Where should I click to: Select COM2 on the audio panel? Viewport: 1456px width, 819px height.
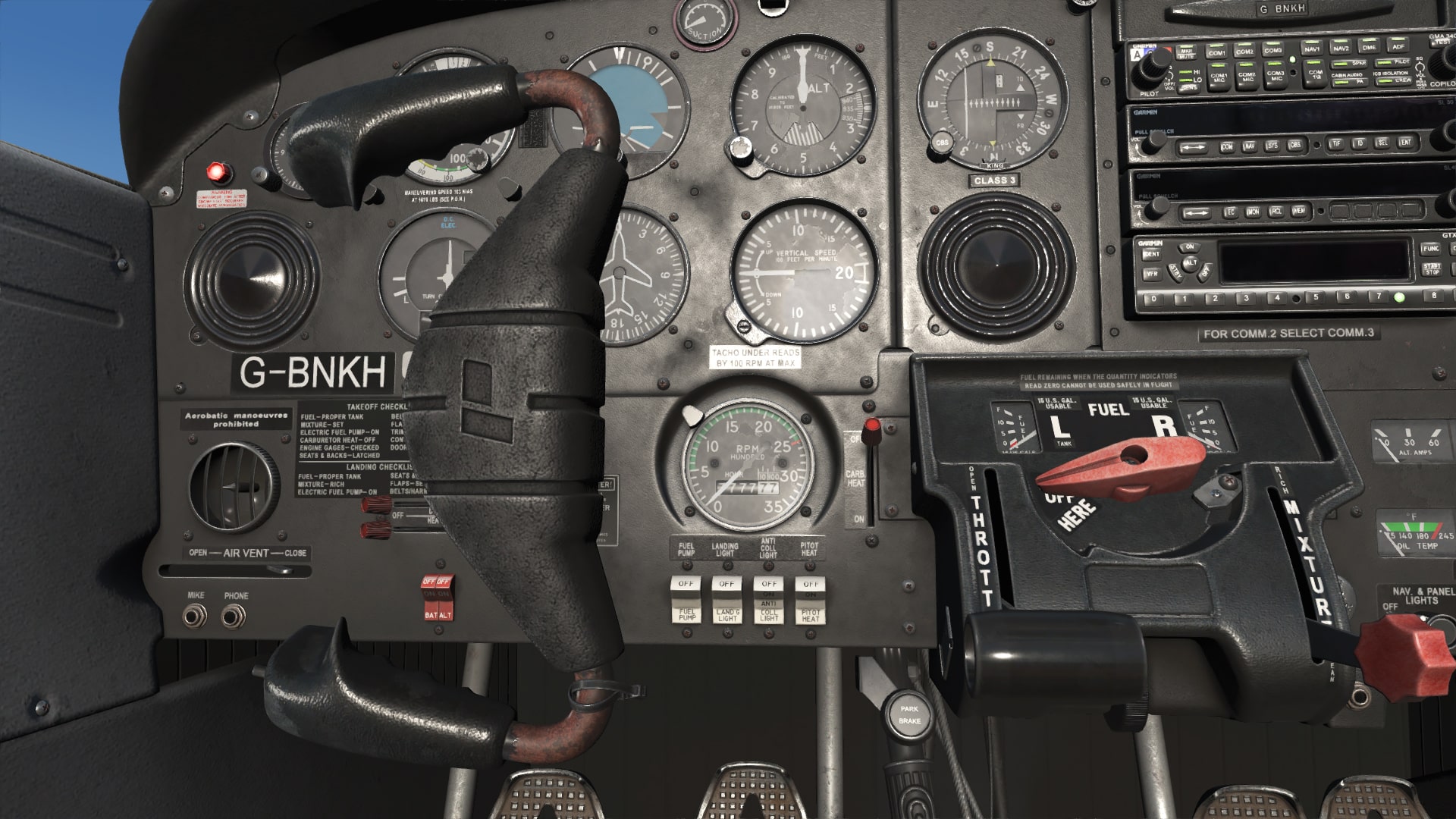coord(1244,50)
